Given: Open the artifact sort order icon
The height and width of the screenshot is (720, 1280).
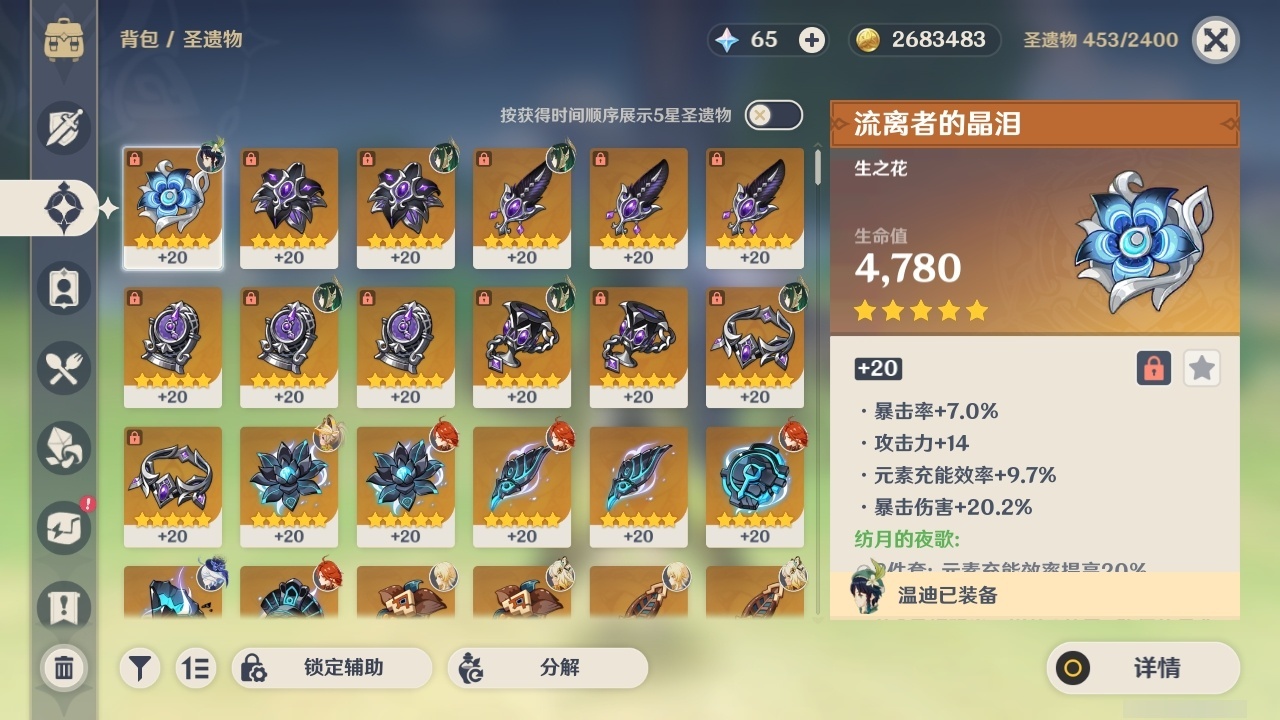Looking at the screenshot, I should click(x=196, y=667).
